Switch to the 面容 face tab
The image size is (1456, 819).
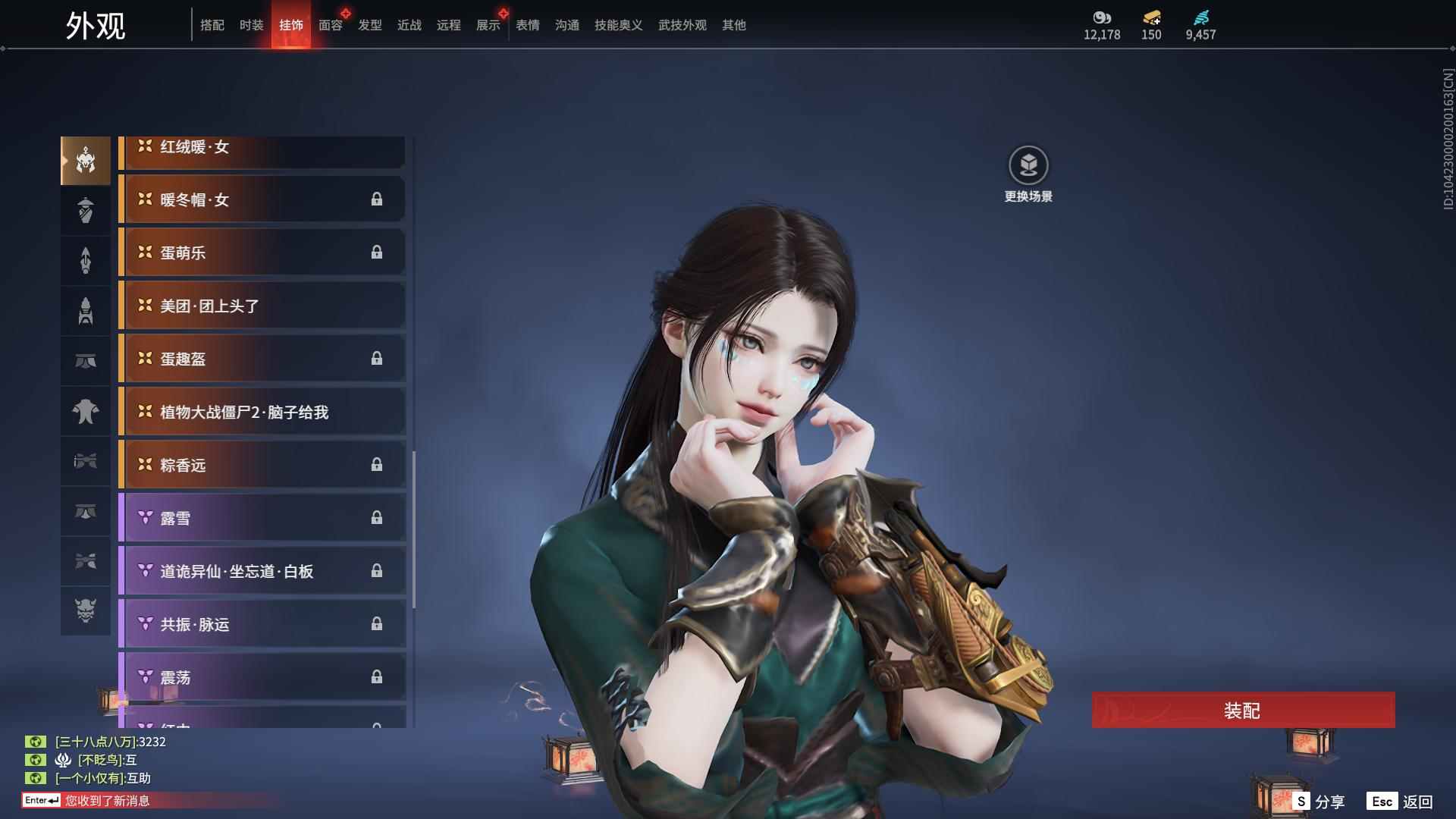(331, 24)
